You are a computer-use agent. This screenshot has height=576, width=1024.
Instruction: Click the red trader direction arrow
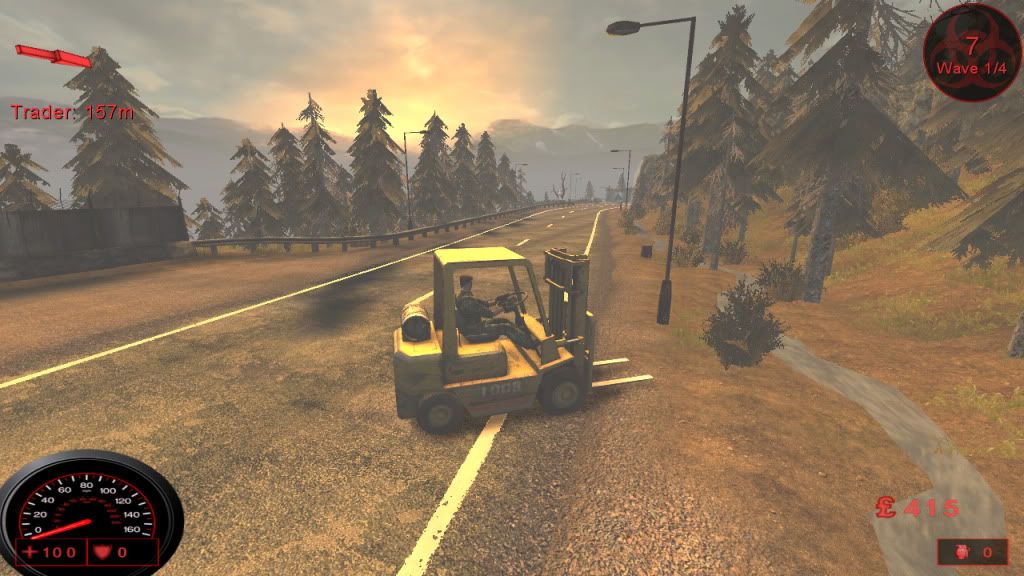click(x=52, y=55)
